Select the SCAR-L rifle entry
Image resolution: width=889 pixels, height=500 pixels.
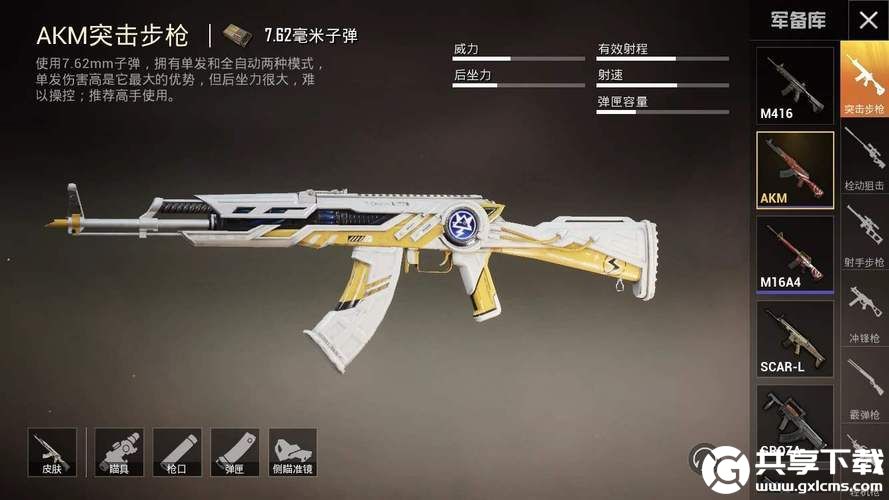(795, 338)
